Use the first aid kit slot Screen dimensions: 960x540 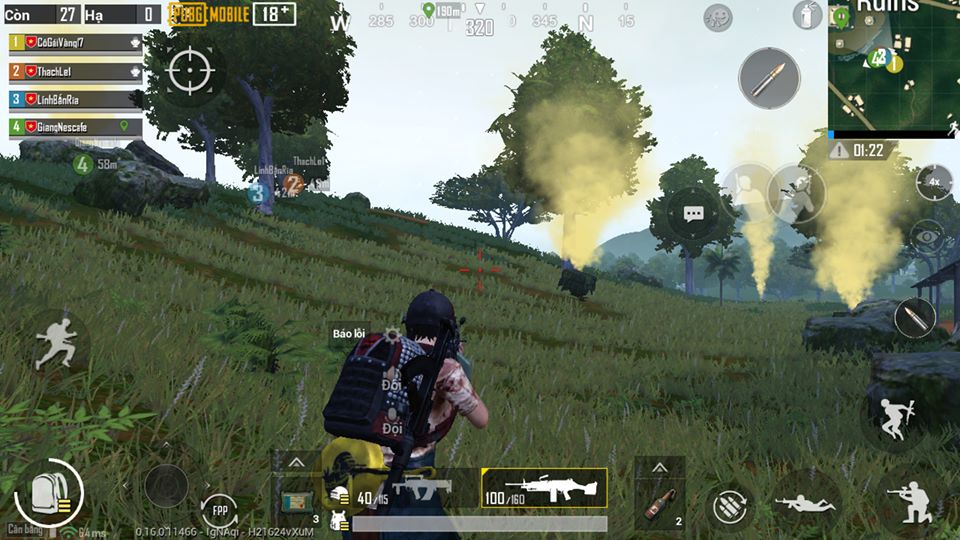[297, 499]
